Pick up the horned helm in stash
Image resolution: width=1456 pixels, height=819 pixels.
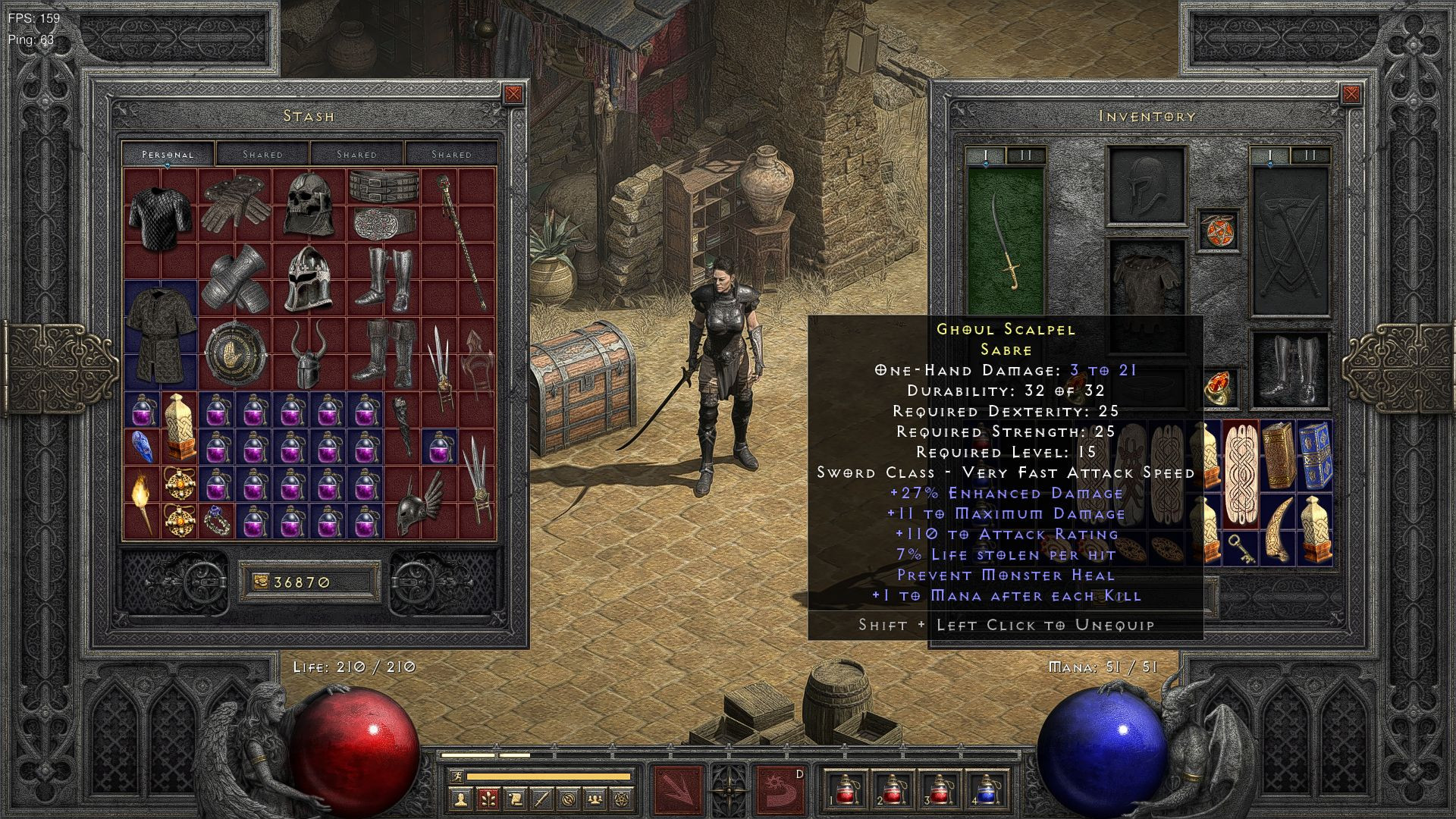(309, 355)
